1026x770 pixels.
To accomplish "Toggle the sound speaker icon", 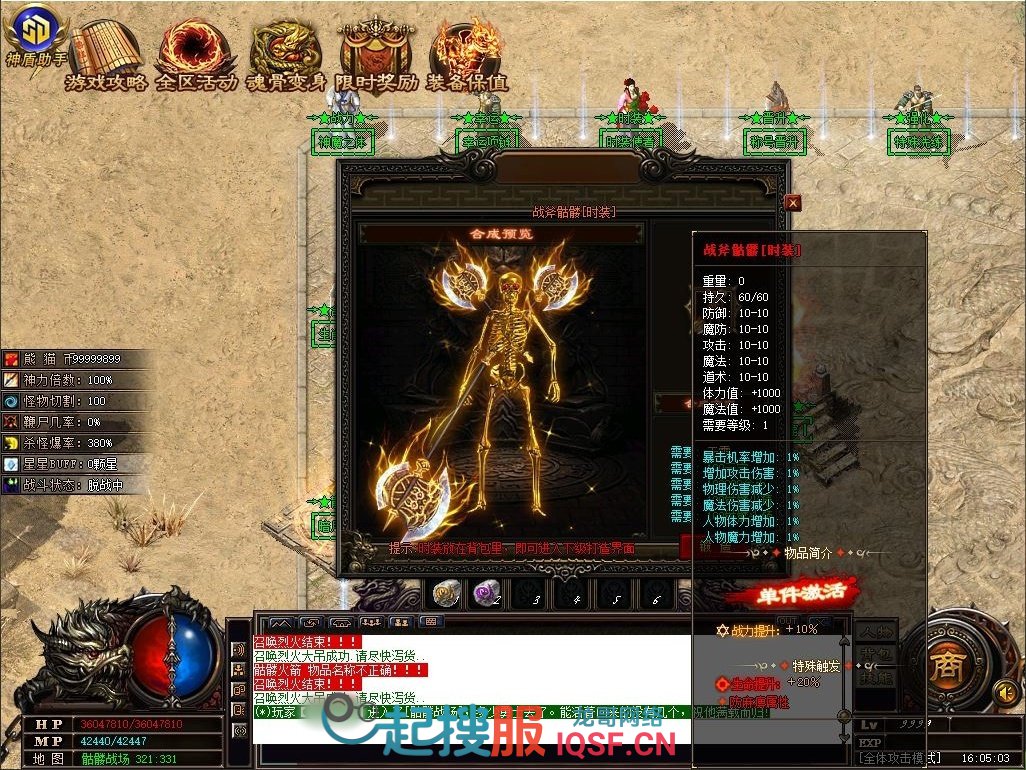I will 1004,692.
